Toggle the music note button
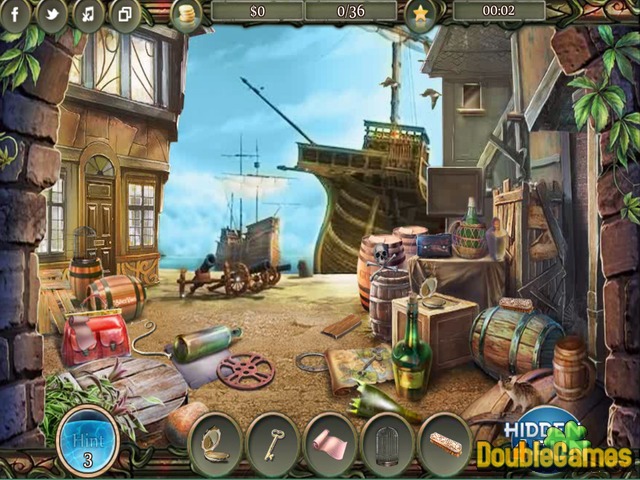Image resolution: width=640 pixels, height=480 pixels. tap(88, 14)
